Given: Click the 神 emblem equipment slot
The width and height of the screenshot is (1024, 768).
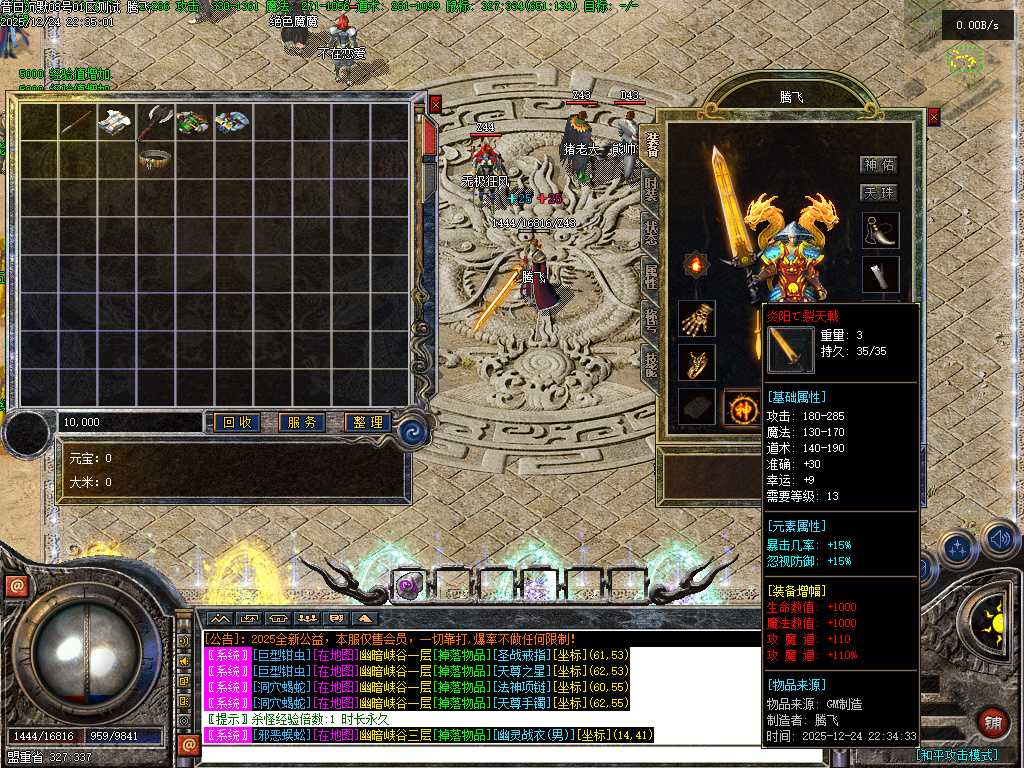Looking at the screenshot, I should (x=742, y=408).
